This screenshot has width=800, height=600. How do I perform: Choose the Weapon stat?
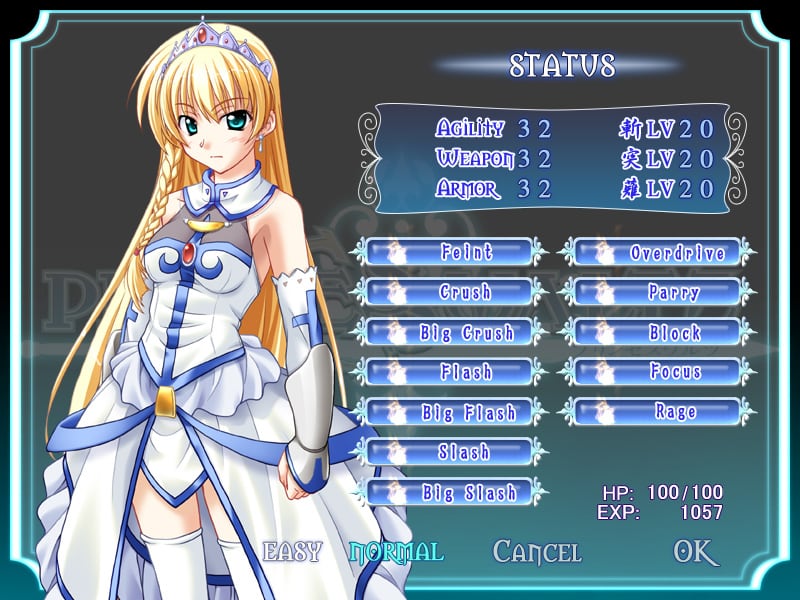click(x=475, y=158)
